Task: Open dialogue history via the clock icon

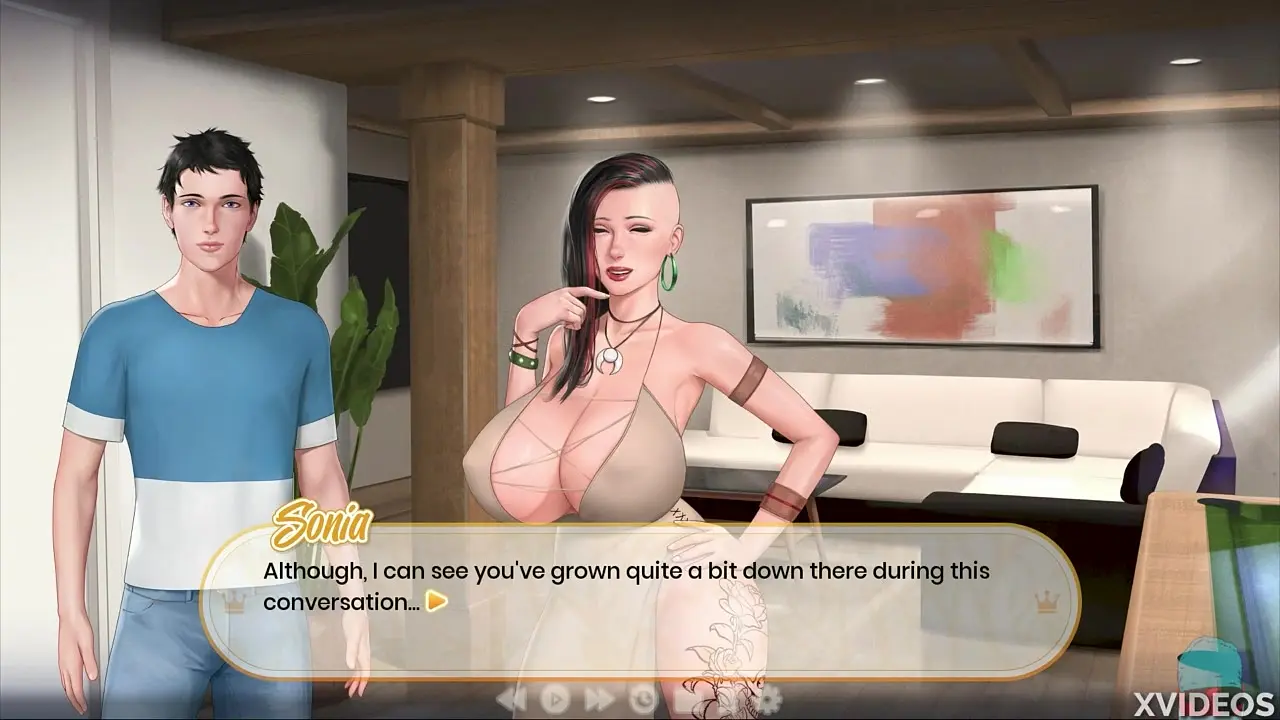Action: click(x=643, y=697)
